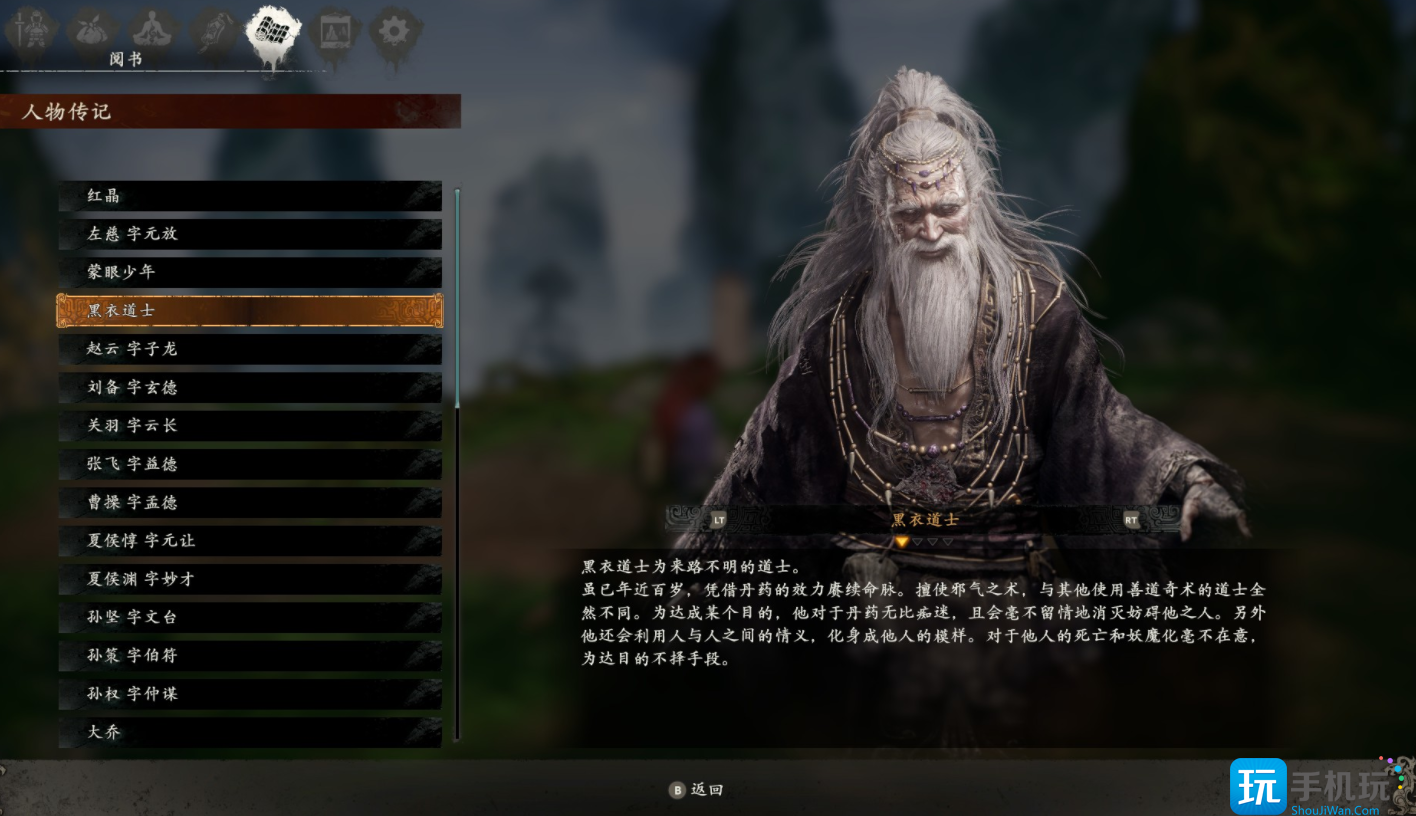Switch to the item pouch tab

click(x=92, y=30)
